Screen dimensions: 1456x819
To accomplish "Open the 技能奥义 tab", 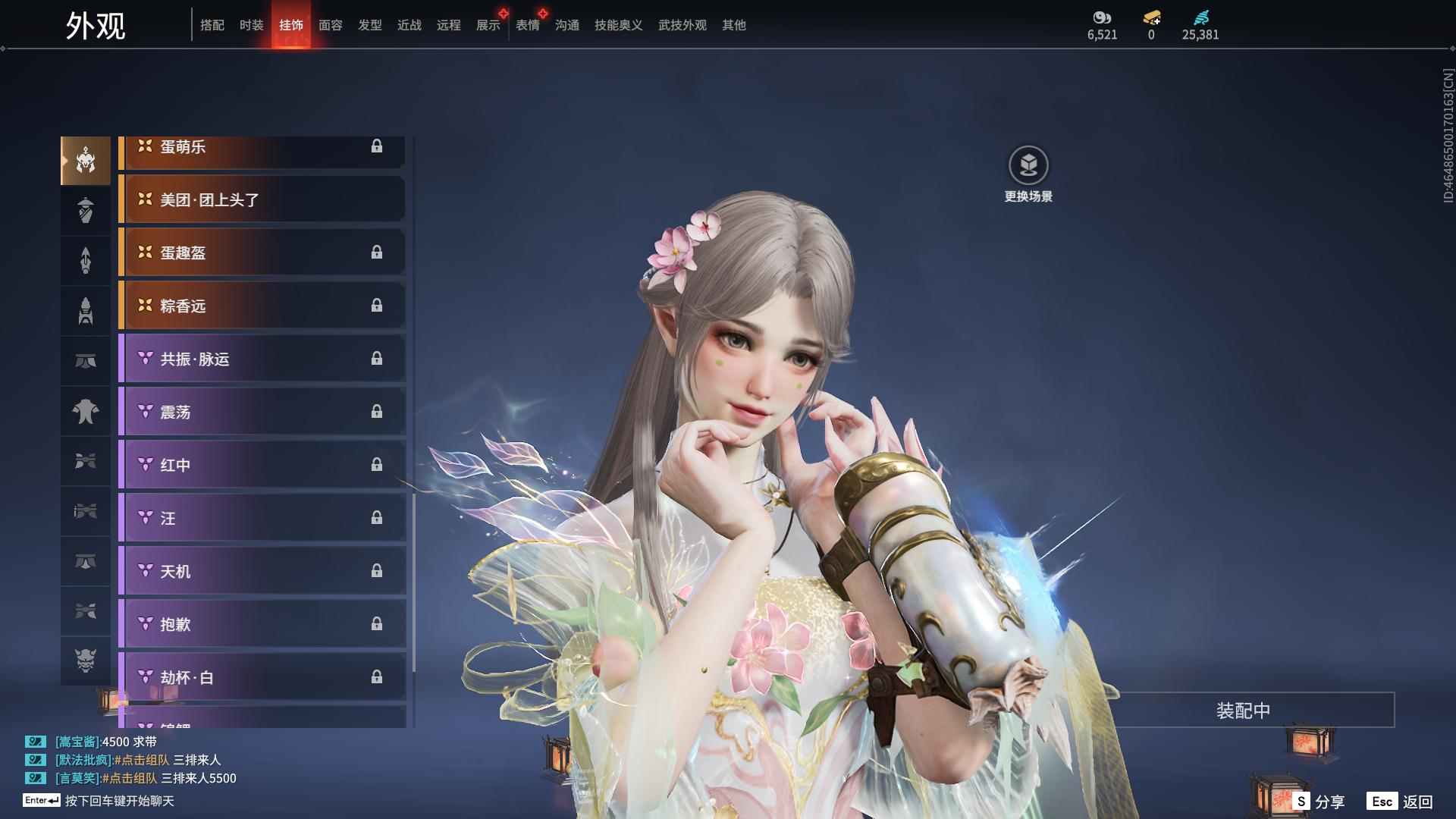I will (x=618, y=25).
